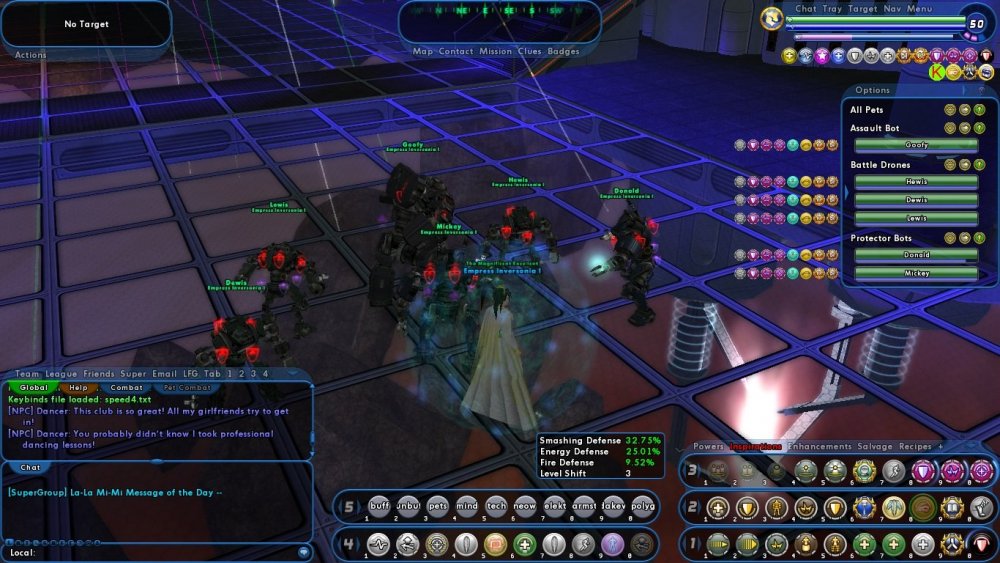Image resolution: width=1000 pixels, height=563 pixels.
Task: Select the pet named Goofy in the pet window
Action: coord(915,145)
